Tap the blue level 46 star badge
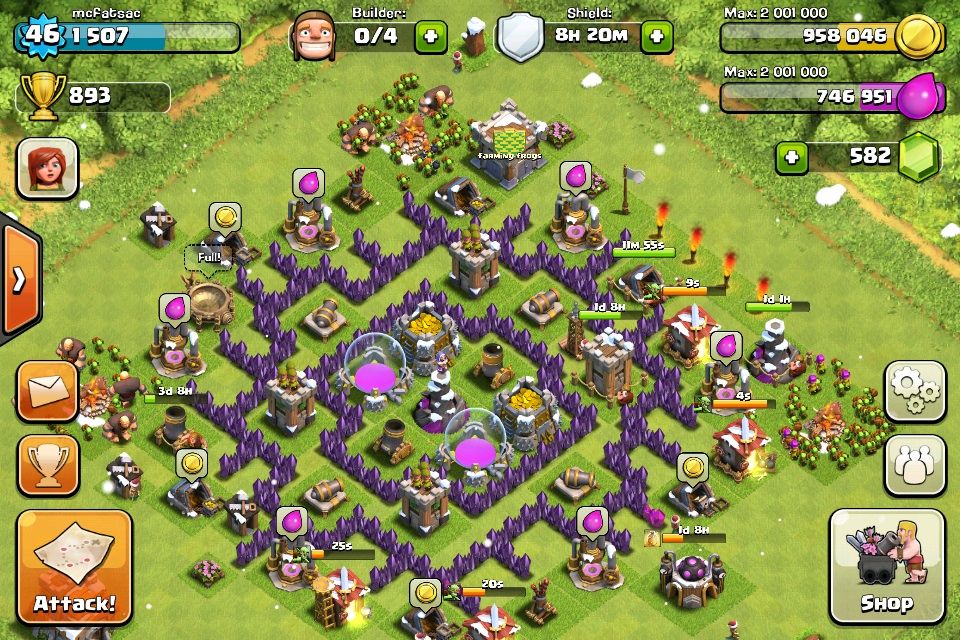Image resolution: width=960 pixels, height=640 pixels. (41, 37)
